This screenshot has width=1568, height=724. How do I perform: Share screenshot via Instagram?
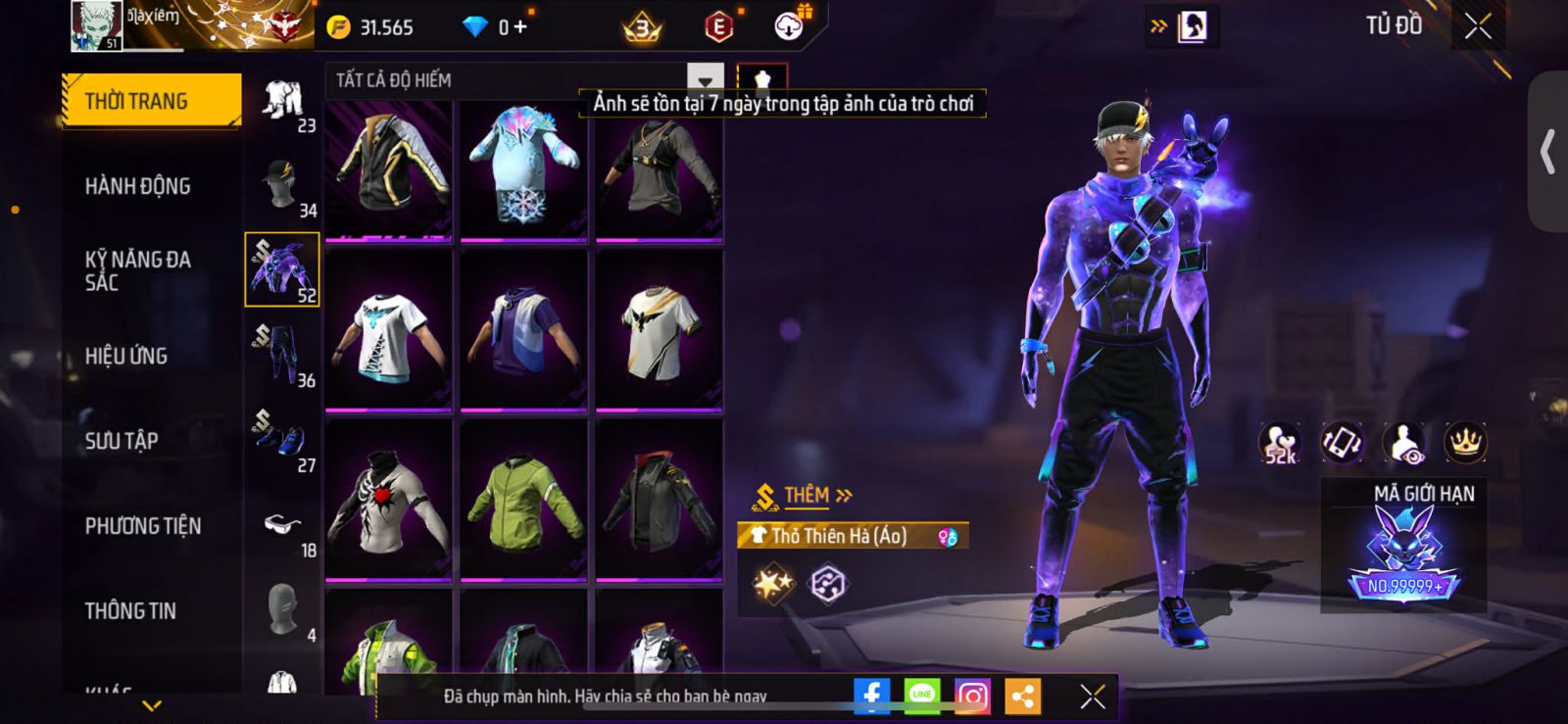coord(972,697)
